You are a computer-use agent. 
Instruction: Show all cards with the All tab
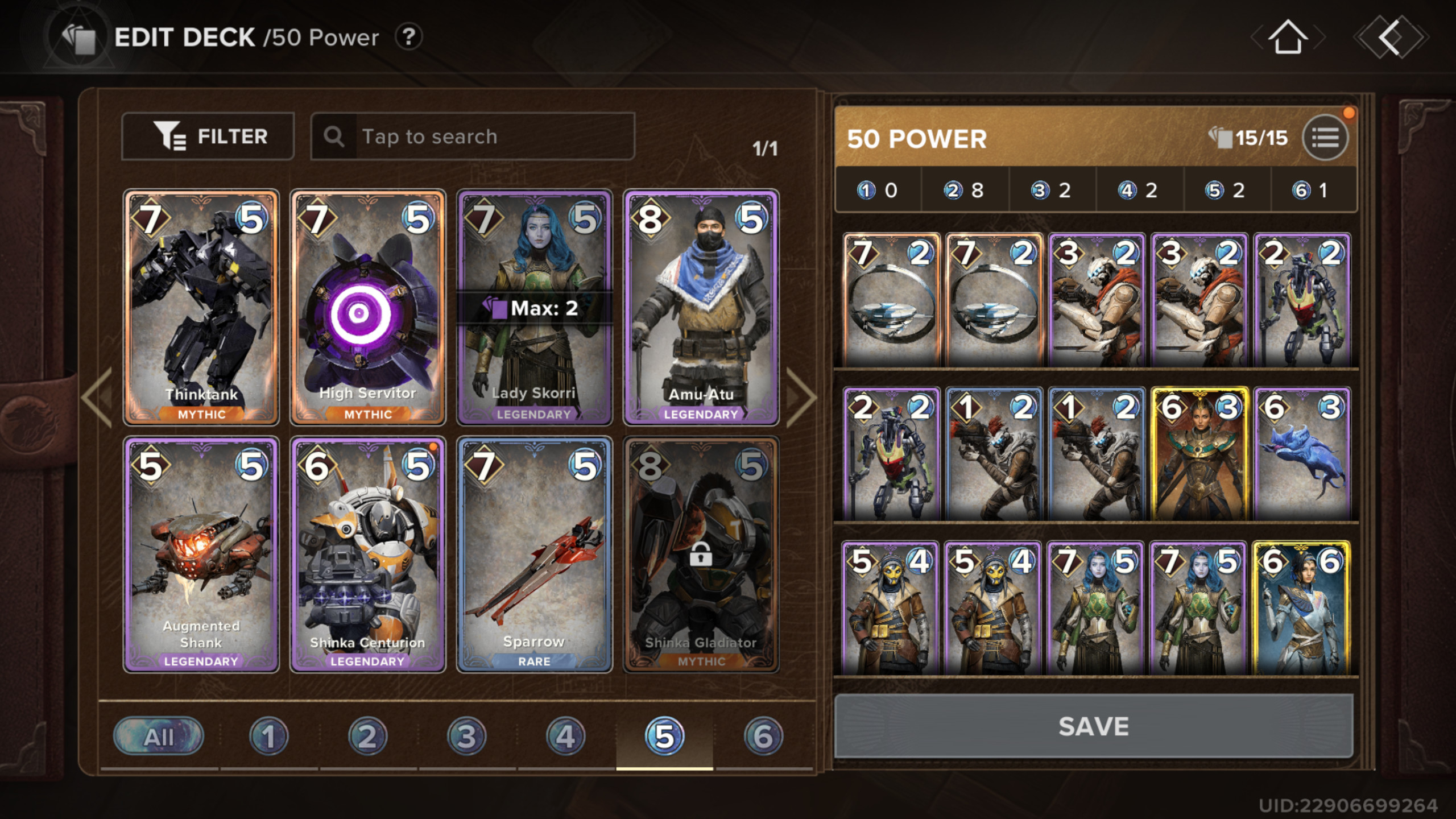(159, 737)
